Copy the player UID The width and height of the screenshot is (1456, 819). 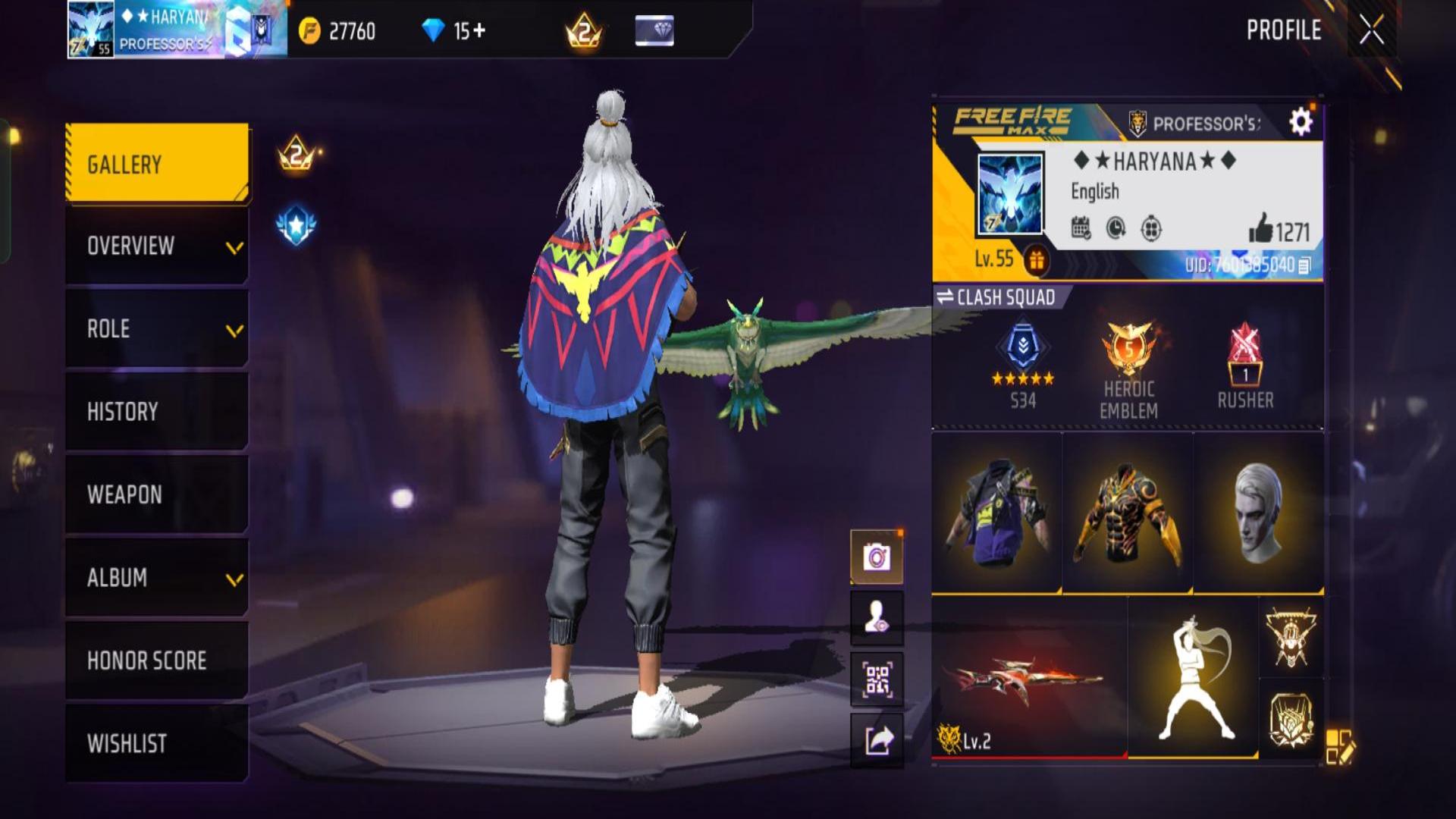tap(1304, 265)
